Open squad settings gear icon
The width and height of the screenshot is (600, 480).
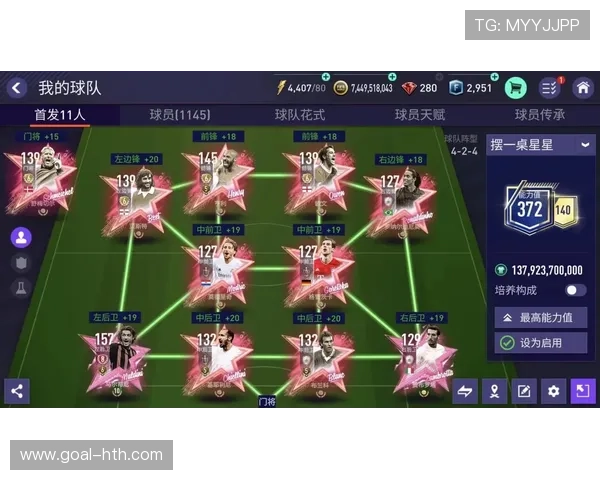pos(553,391)
